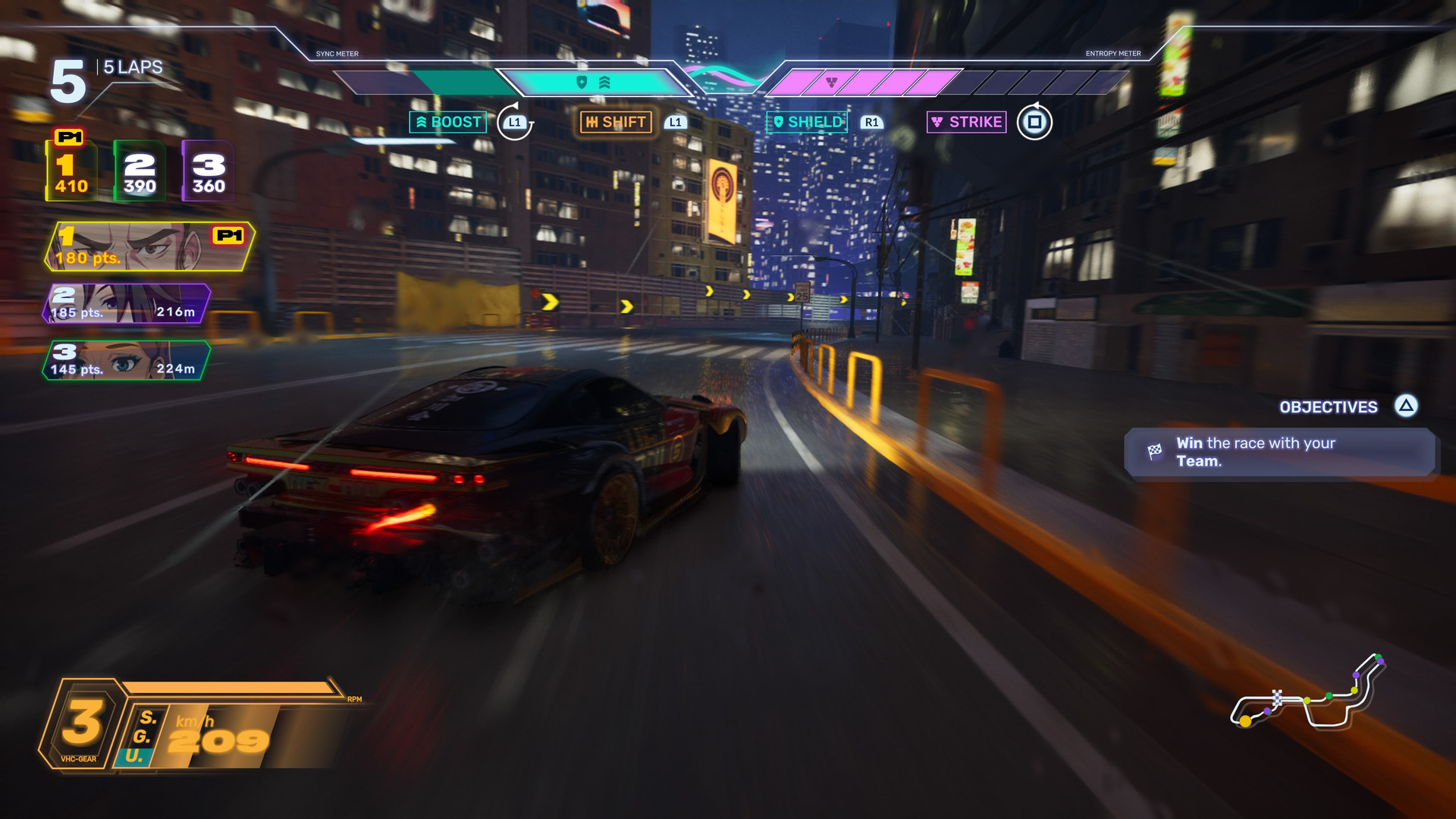Select the Win the race objective
Image resolution: width=1456 pixels, height=819 pixels.
[x=1279, y=453]
